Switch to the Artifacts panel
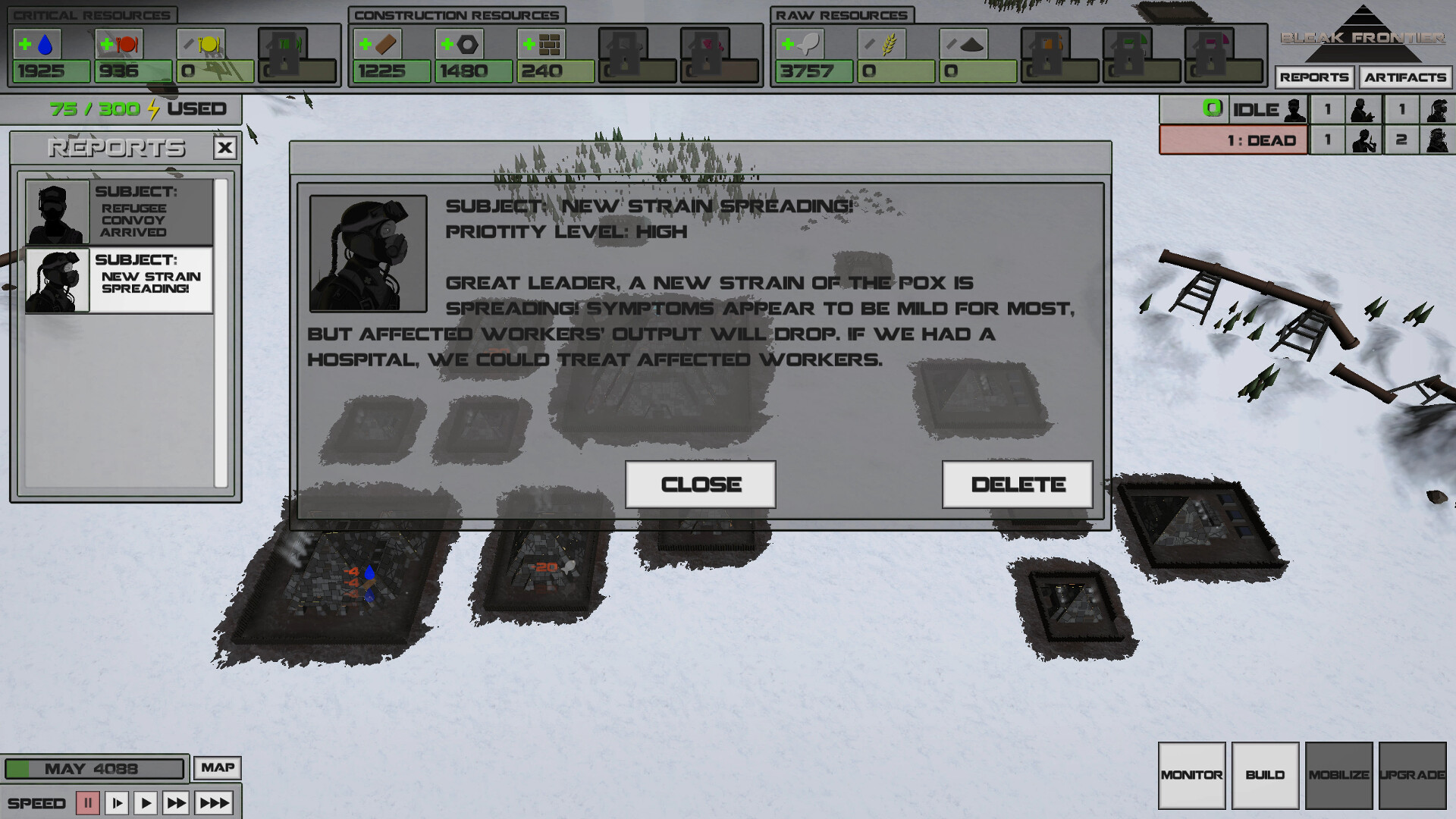Viewport: 1456px width, 819px height. (1405, 77)
